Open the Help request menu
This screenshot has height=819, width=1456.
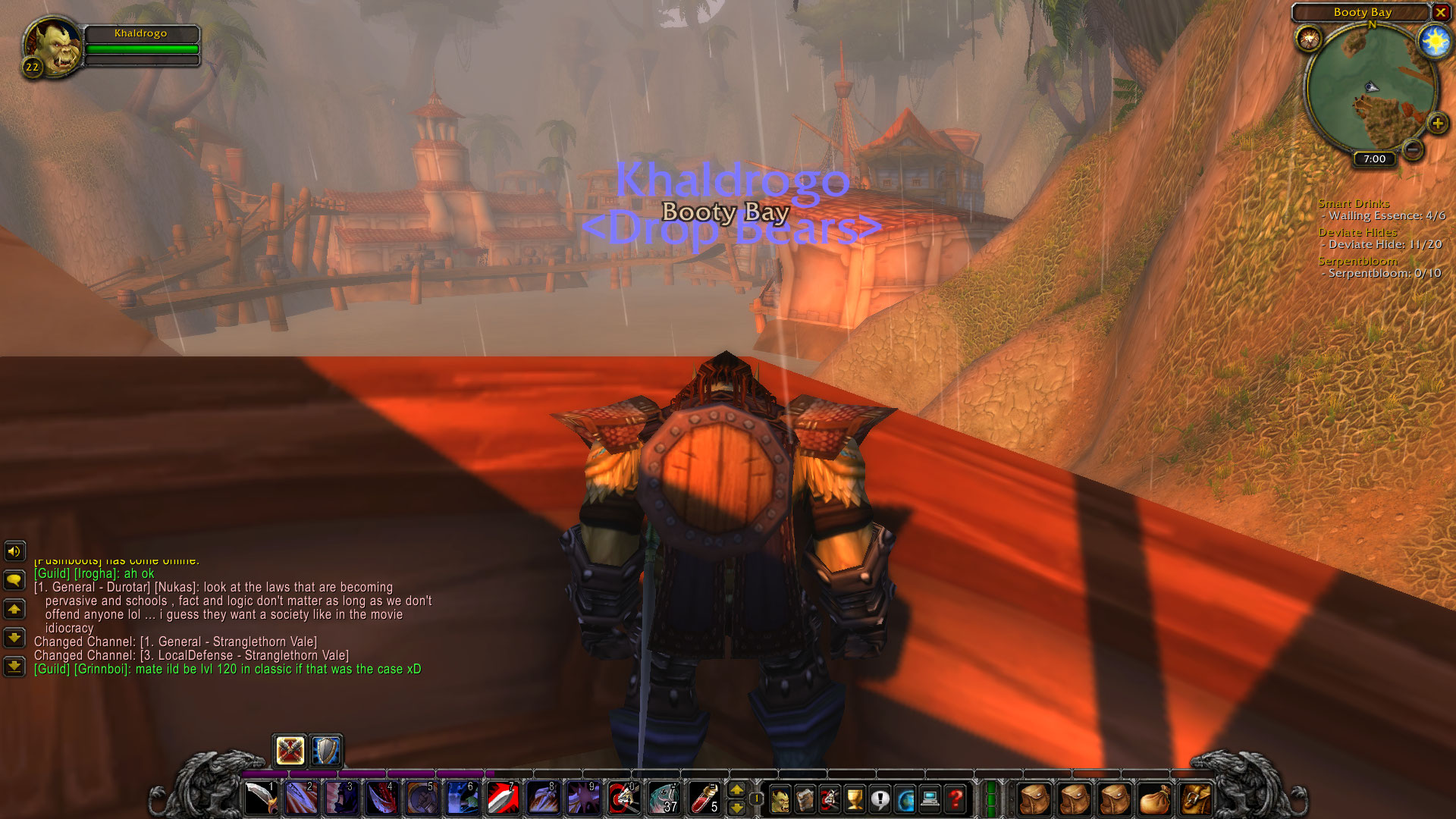click(x=955, y=798)
